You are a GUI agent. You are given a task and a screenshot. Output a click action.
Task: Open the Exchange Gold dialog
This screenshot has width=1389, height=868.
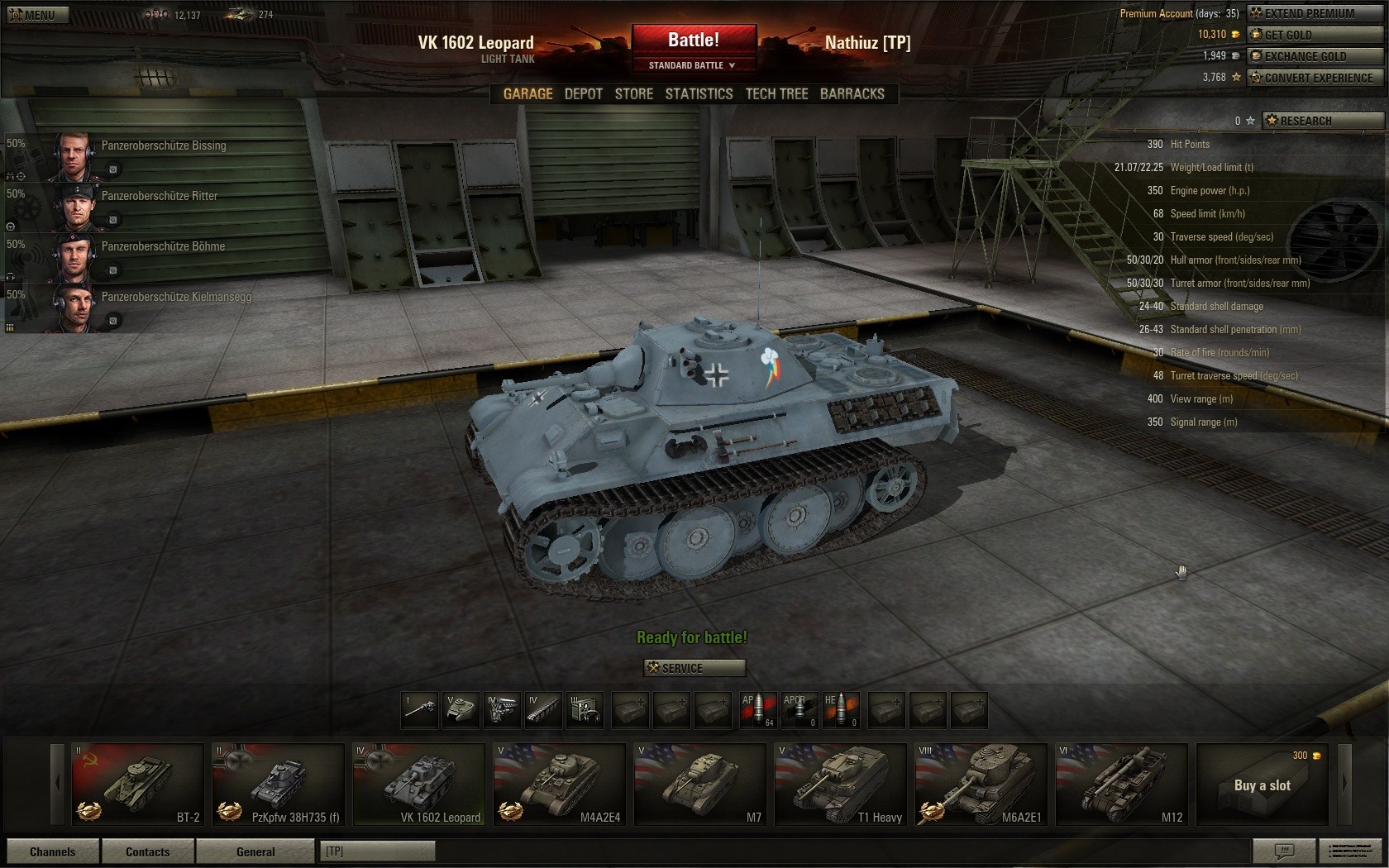click(1315, 56)
